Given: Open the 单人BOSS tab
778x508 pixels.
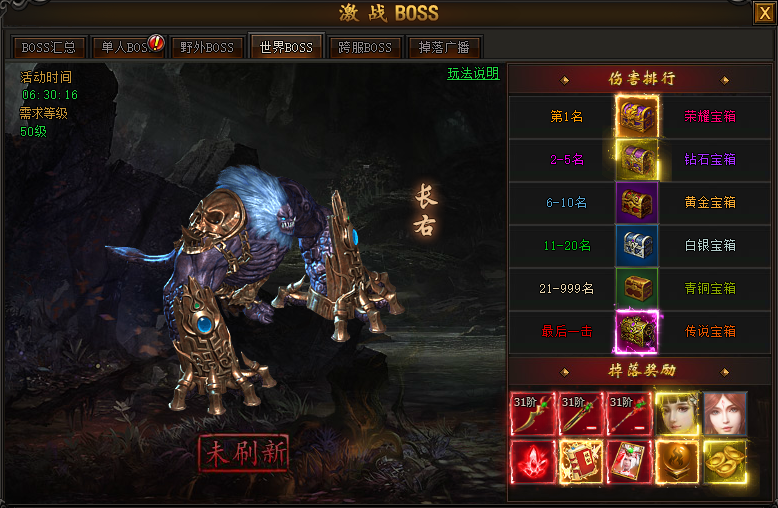Looking at the screenshot, I should tap(127, 47).
